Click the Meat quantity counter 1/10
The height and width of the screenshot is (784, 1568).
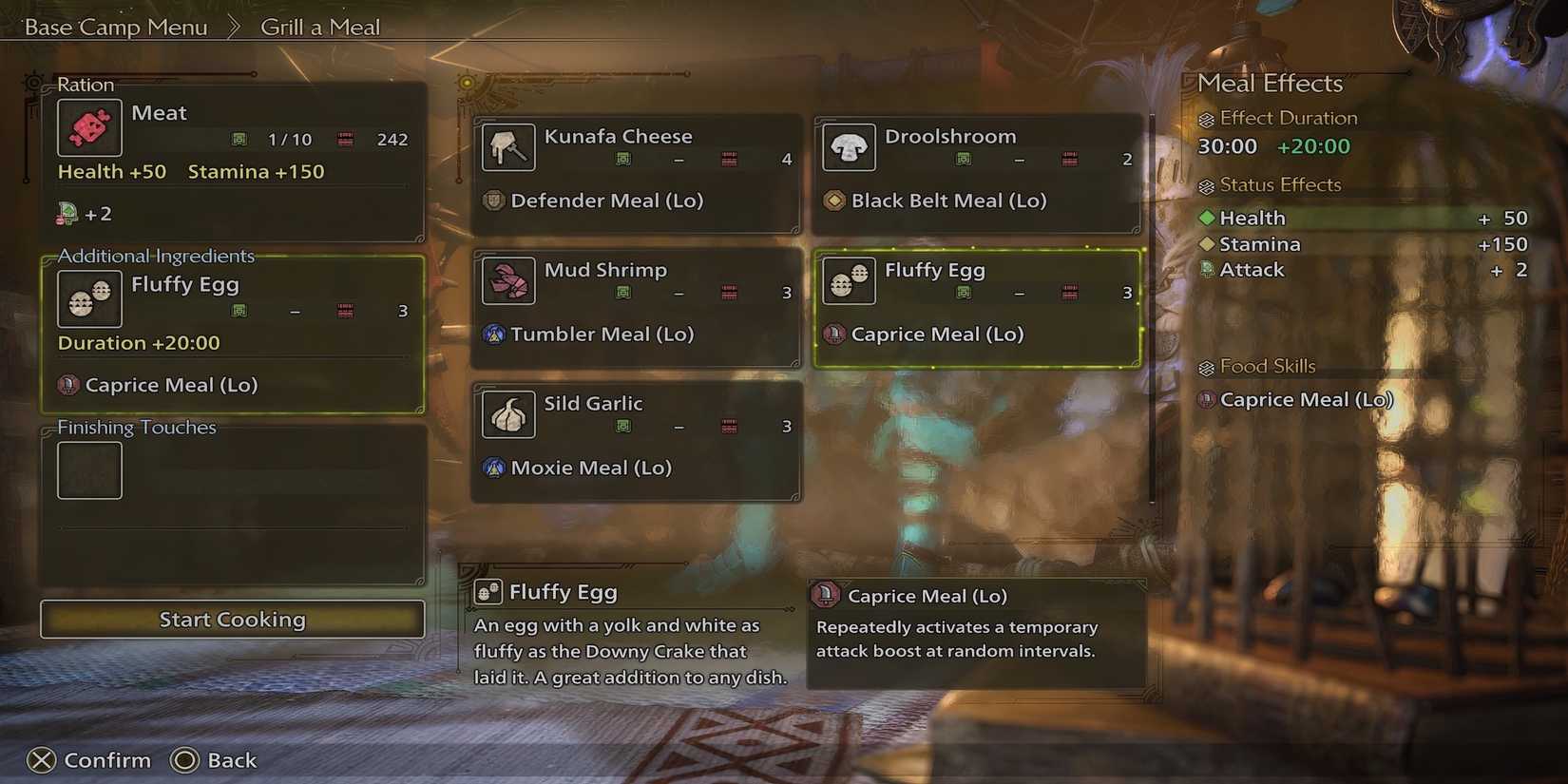288,139
